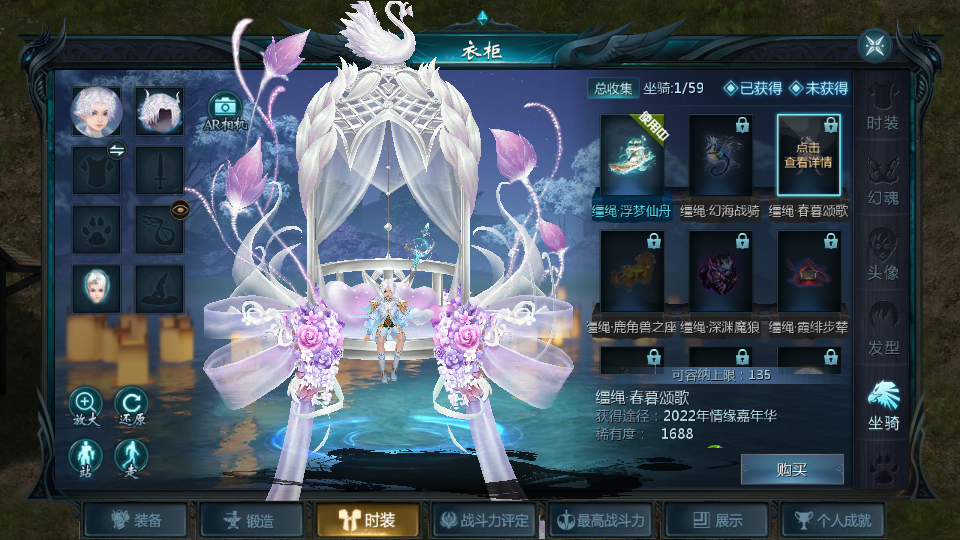Close the wardrobe window
Image resolution: width=960 pixels, height=540 pixels.
pos(875,45)
